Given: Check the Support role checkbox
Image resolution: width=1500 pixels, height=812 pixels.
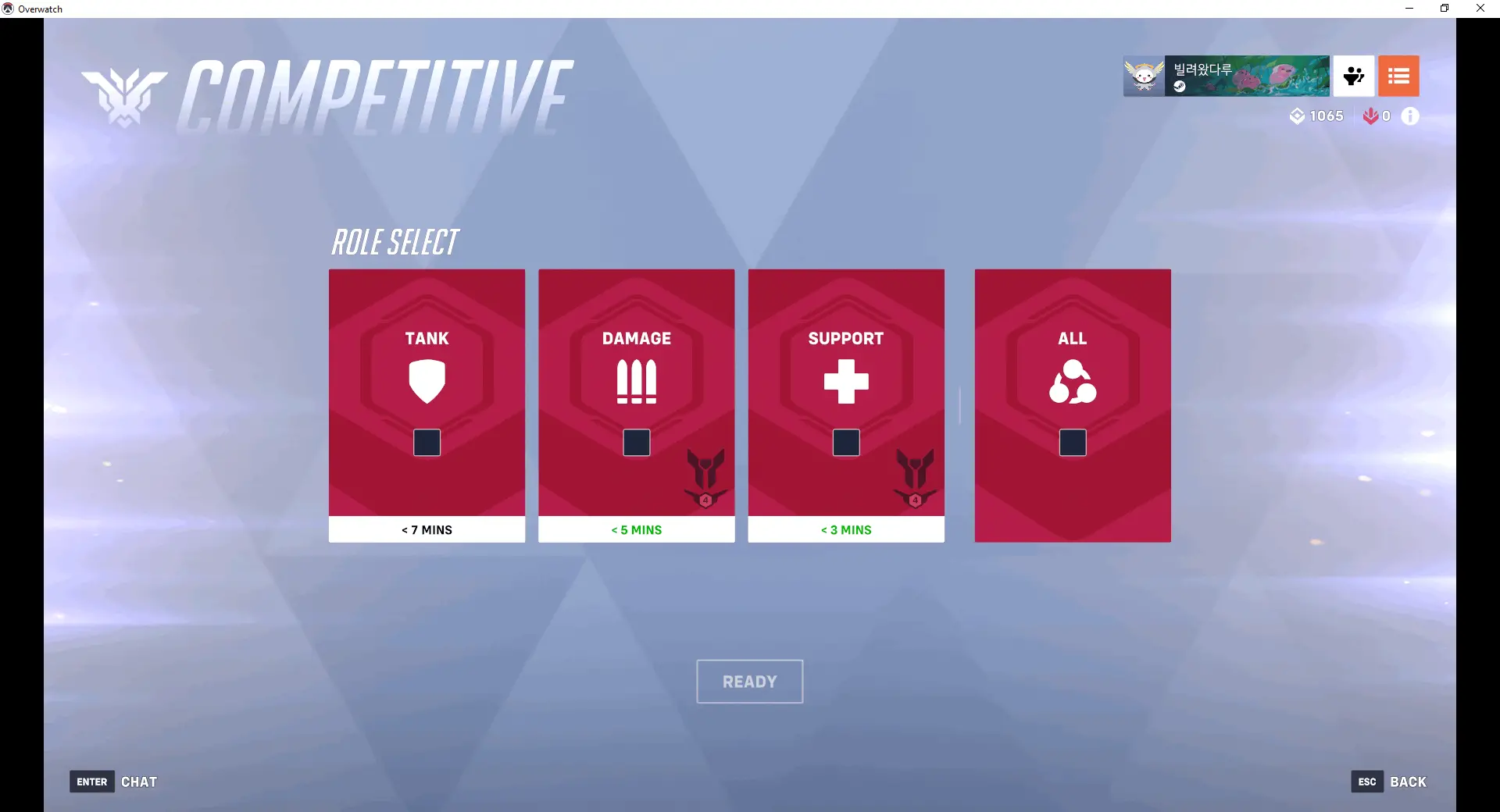Looking at the screenshot, I should (x=846, y=443).
